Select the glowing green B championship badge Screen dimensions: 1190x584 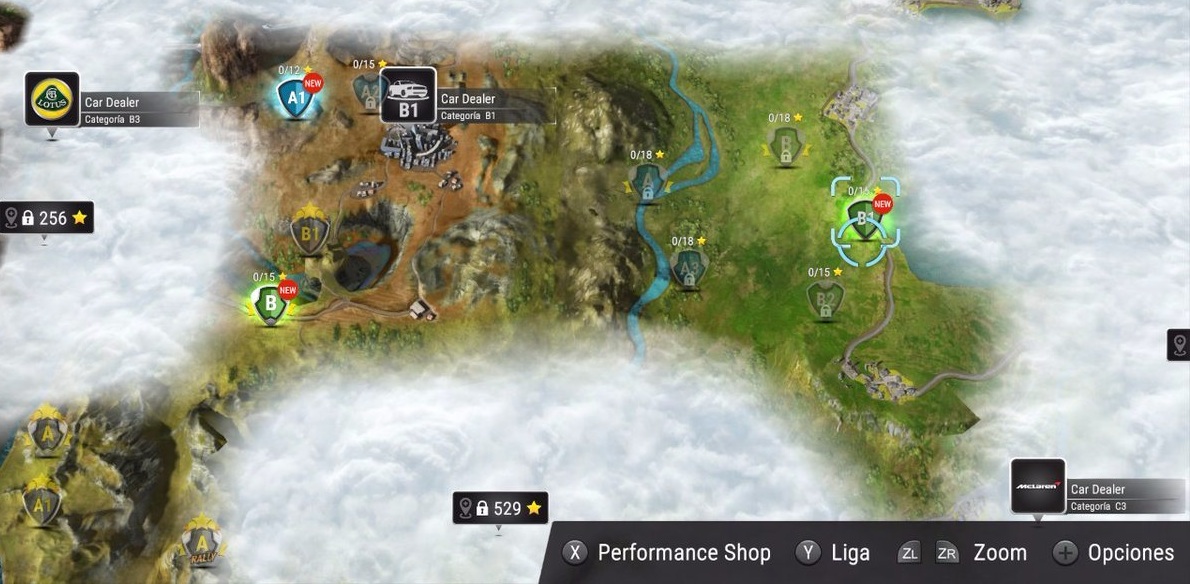point(269,304)
